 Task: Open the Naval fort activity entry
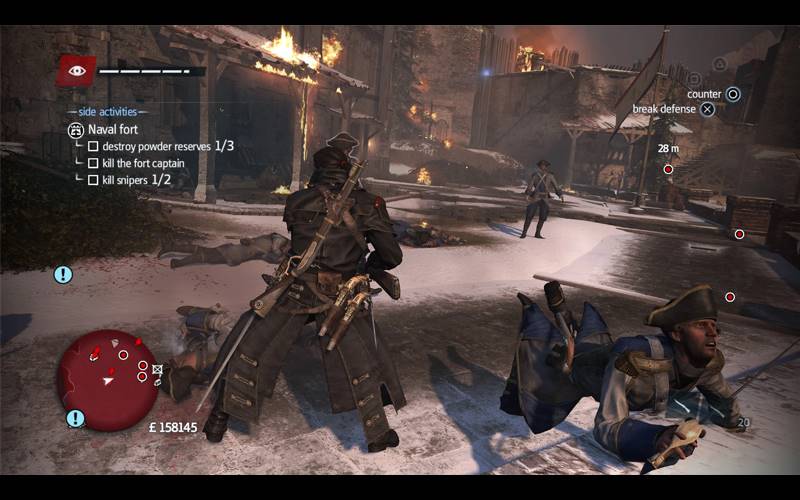(113, 129)
